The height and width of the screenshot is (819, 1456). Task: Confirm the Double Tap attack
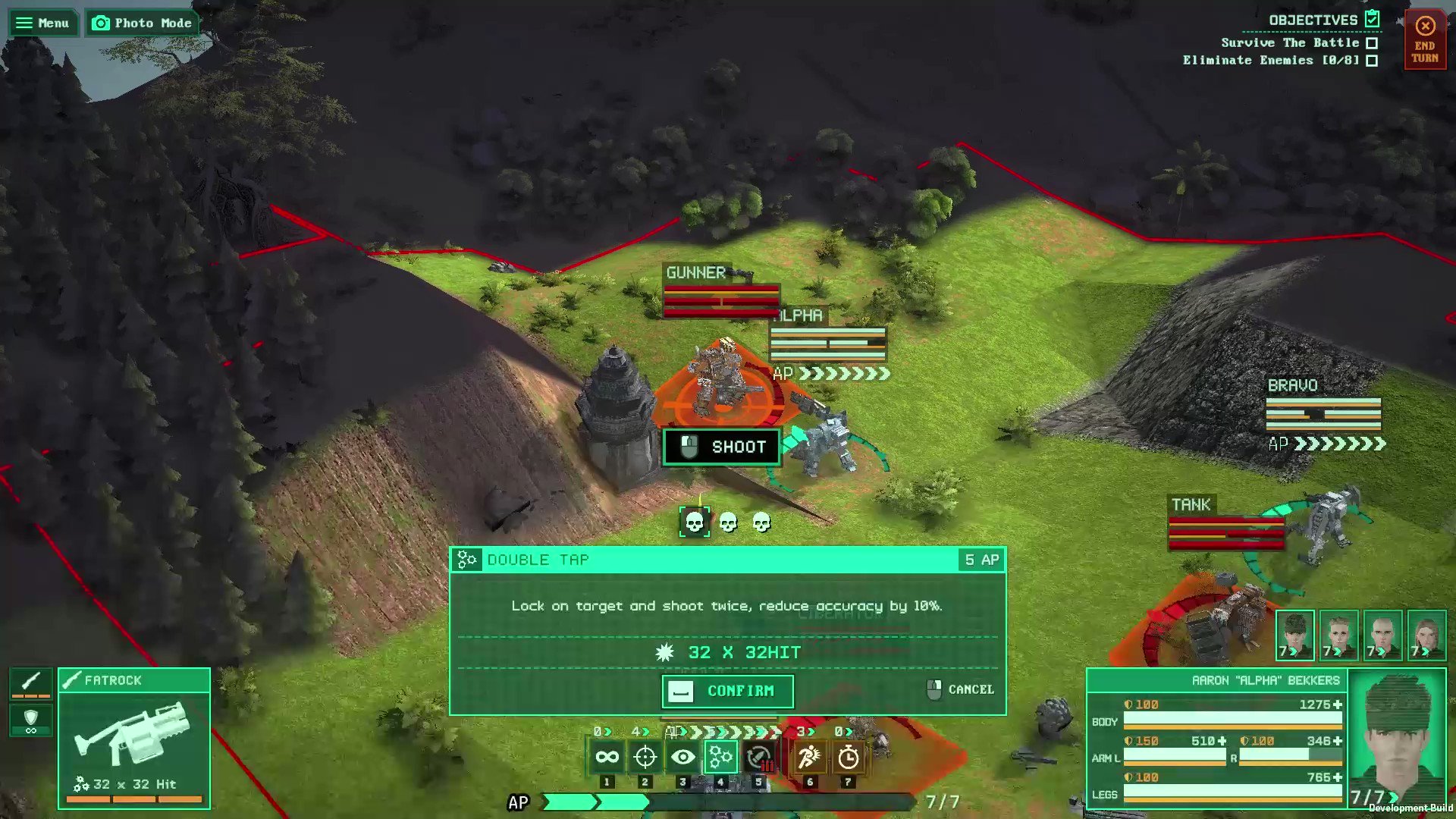(x=726, y=691)
